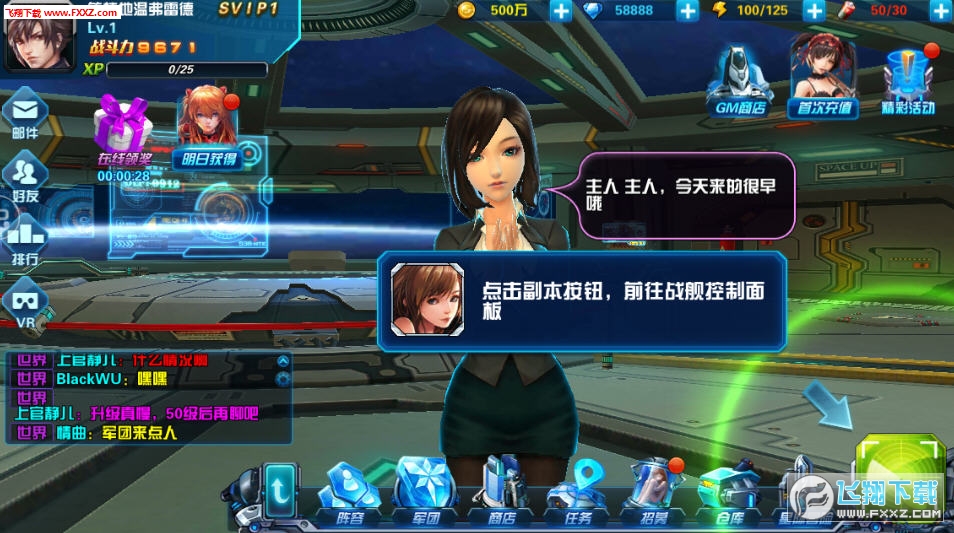The height and width of the screenshot is (533, 954).
Task: Add diamonds with the plus beside 58888
Action: (688, 11)
